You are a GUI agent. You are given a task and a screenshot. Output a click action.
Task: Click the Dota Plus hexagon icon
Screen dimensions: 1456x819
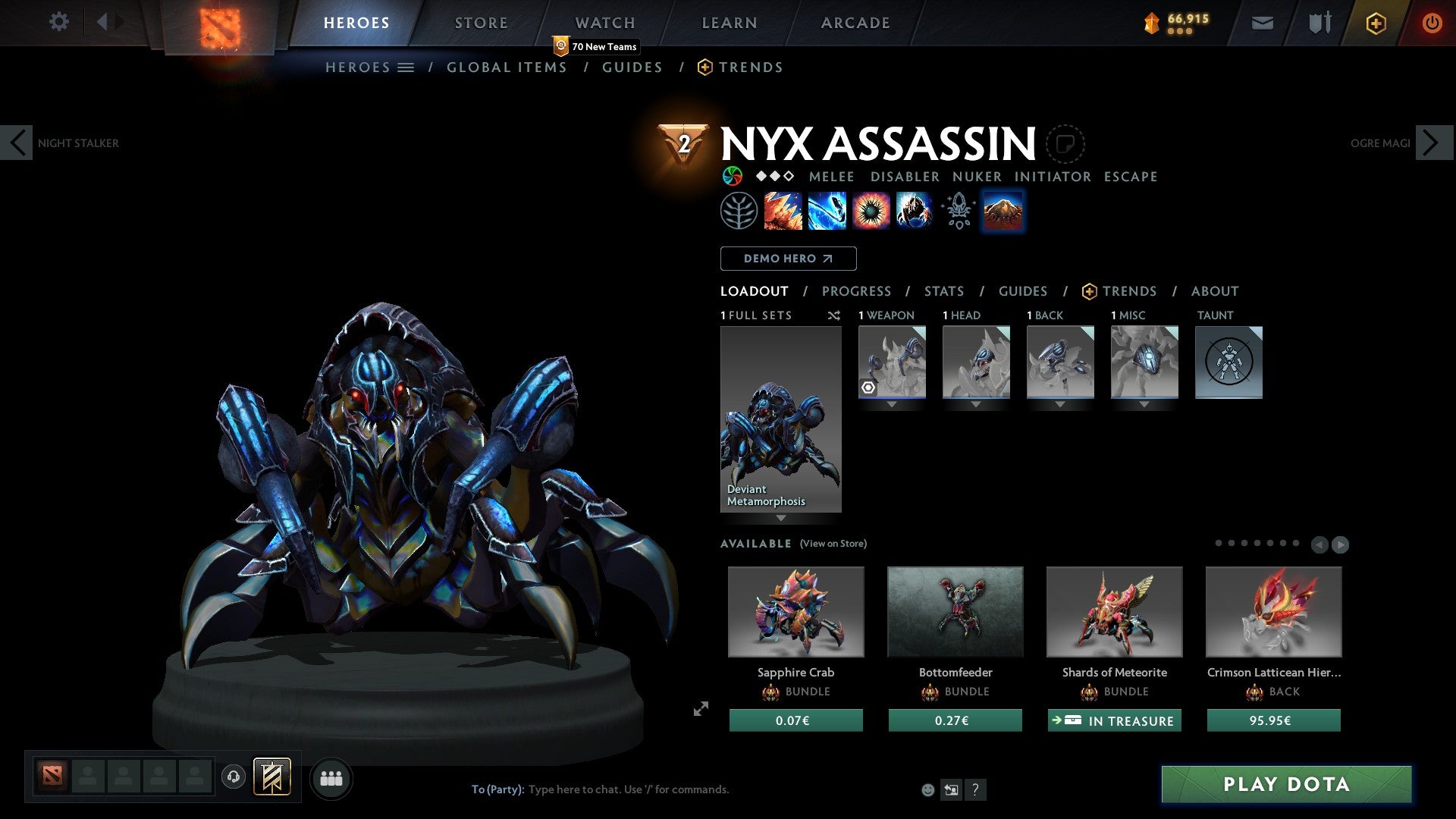point(1375,23)
